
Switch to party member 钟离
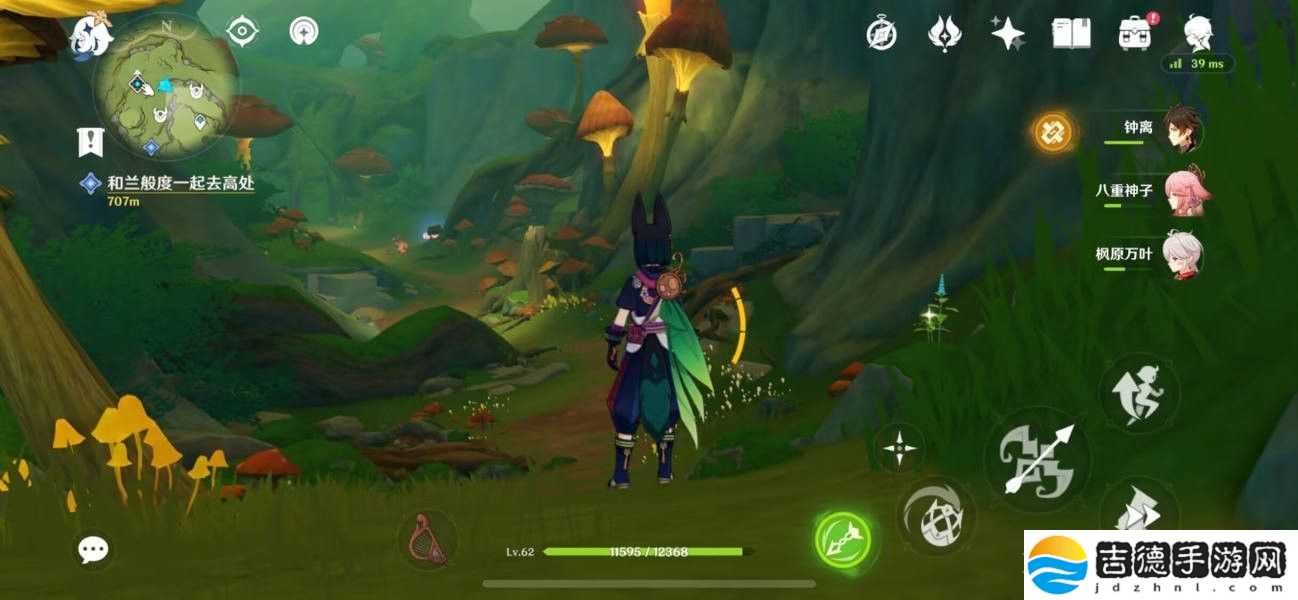click(x=1184, y=130)
